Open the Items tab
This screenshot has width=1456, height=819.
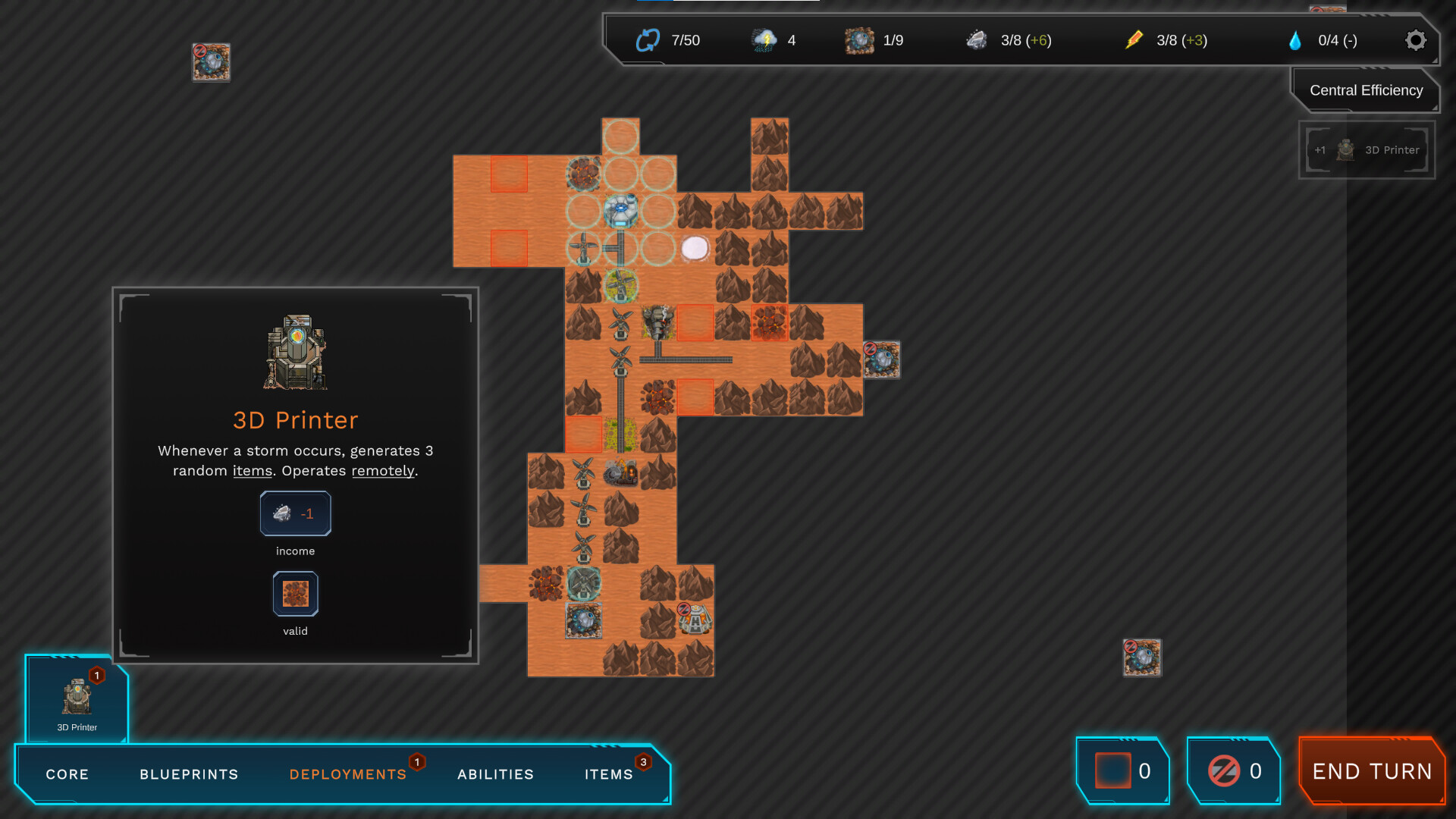[x=608, y=774]
